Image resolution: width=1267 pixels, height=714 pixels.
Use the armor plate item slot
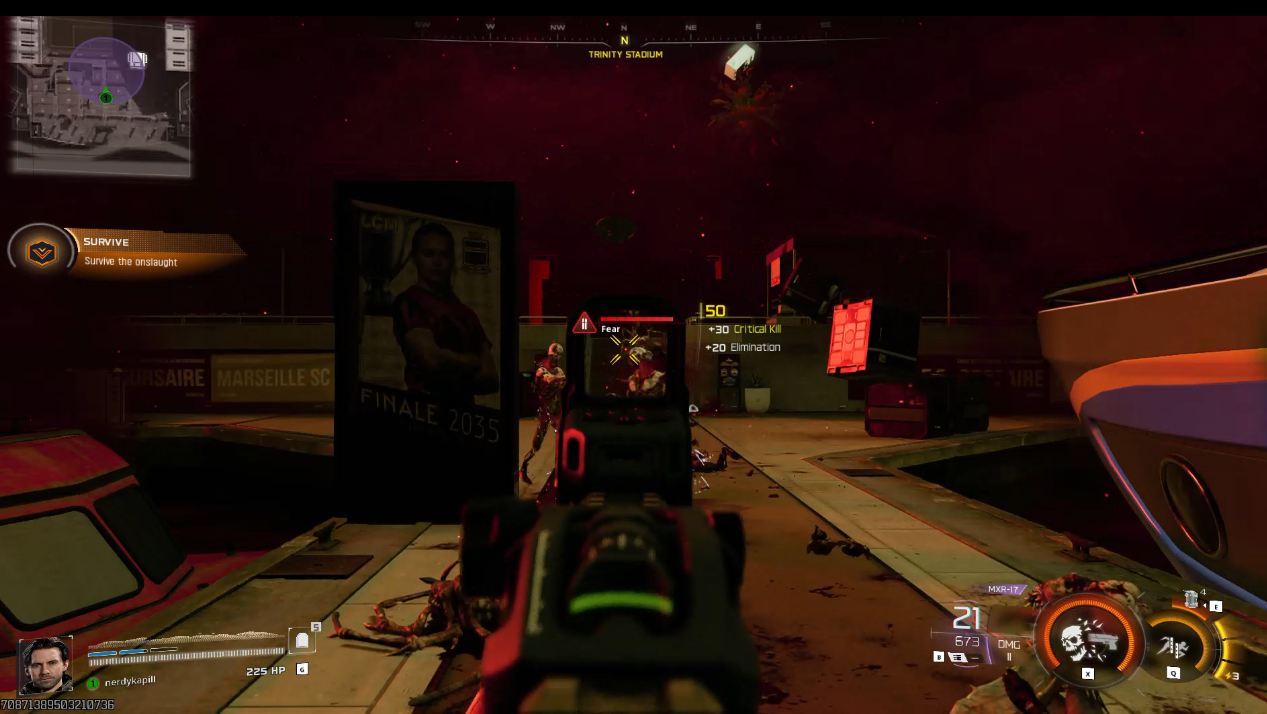pos(302,641)
